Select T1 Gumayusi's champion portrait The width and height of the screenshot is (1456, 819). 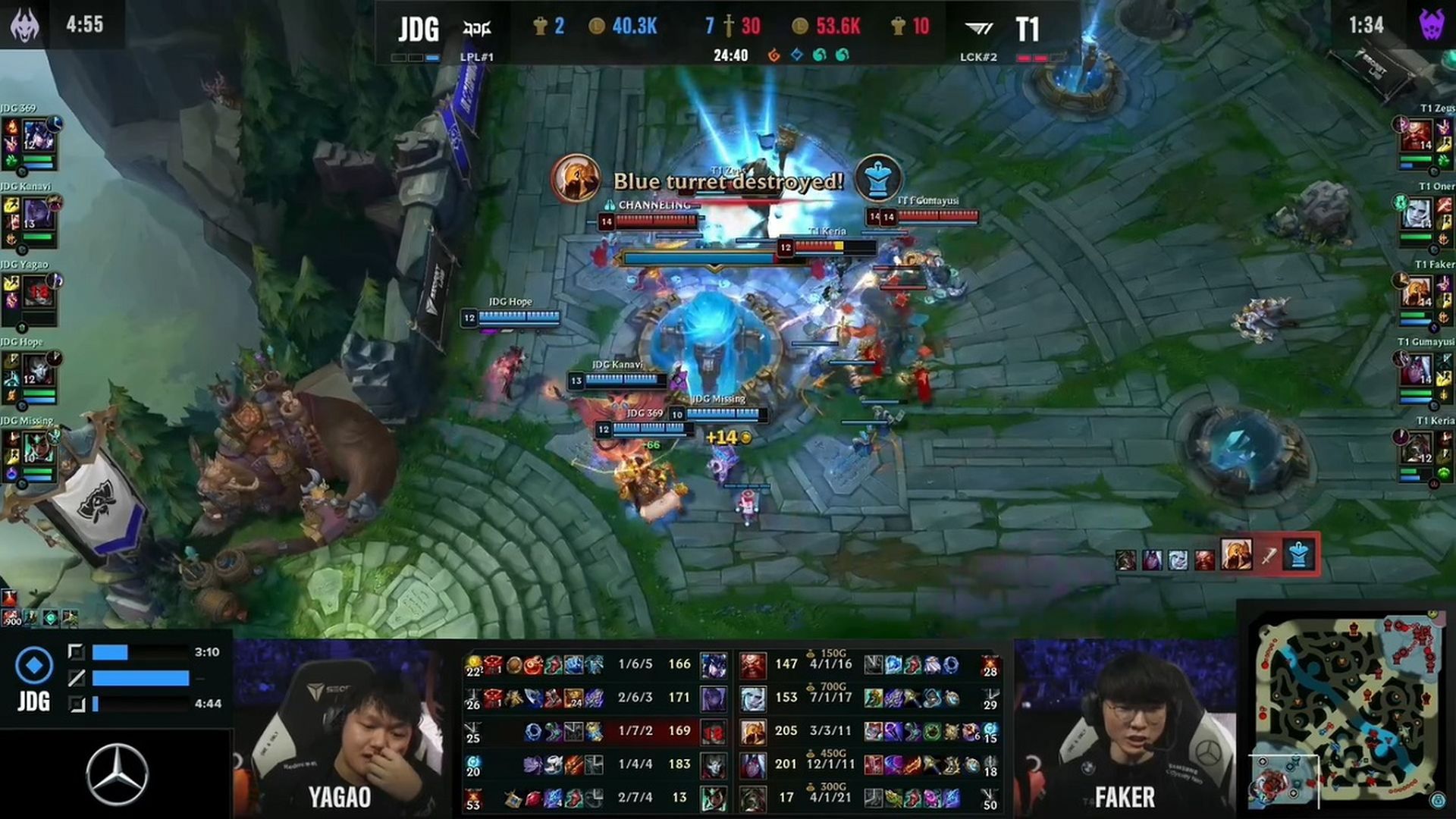[x=1416, y=371]
